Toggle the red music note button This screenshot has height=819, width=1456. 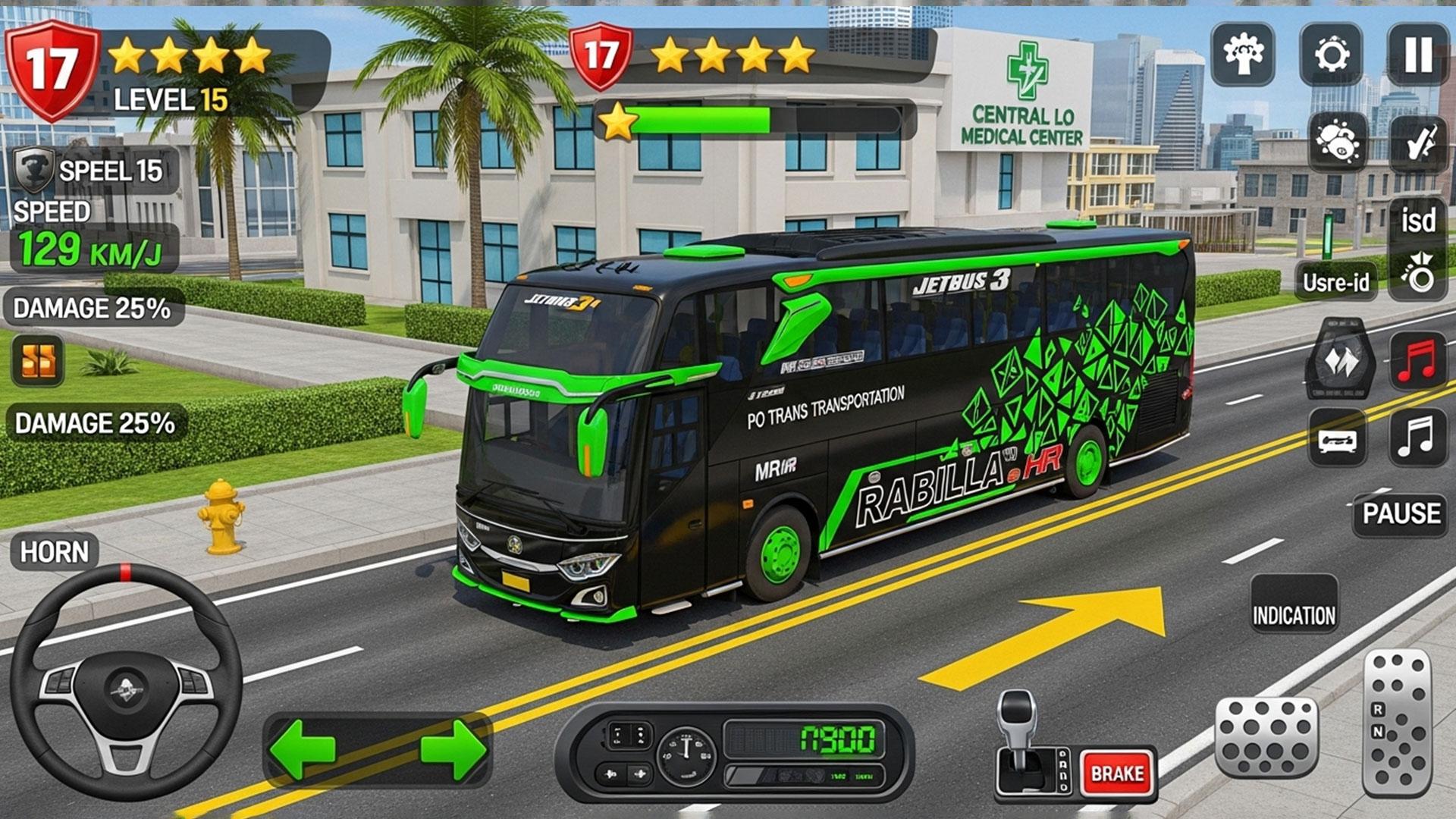(x=1417, y=359)
